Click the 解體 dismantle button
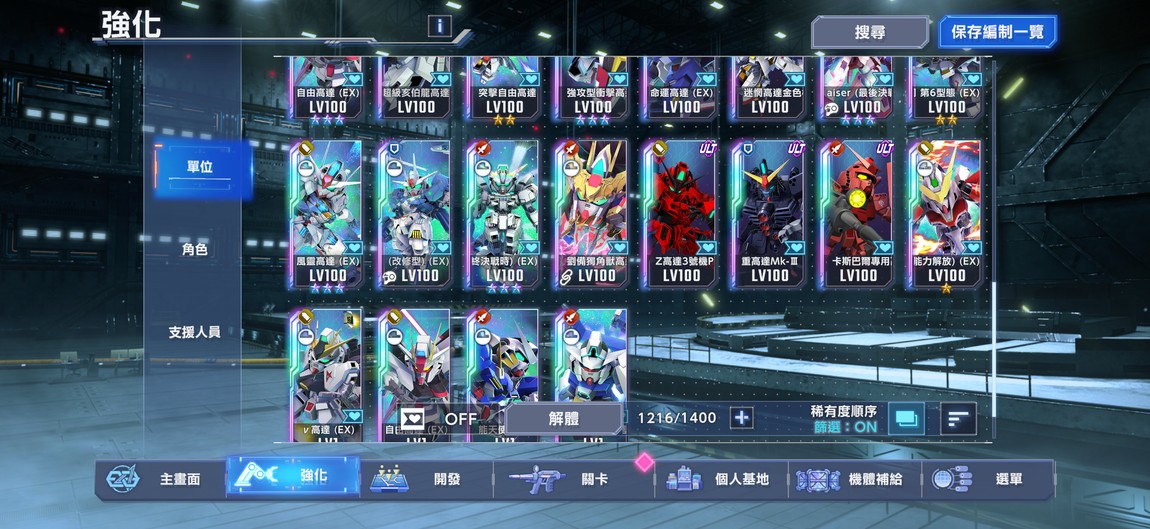The height and width of the screenshot is (529, 1150). click(x=563, y=419)
